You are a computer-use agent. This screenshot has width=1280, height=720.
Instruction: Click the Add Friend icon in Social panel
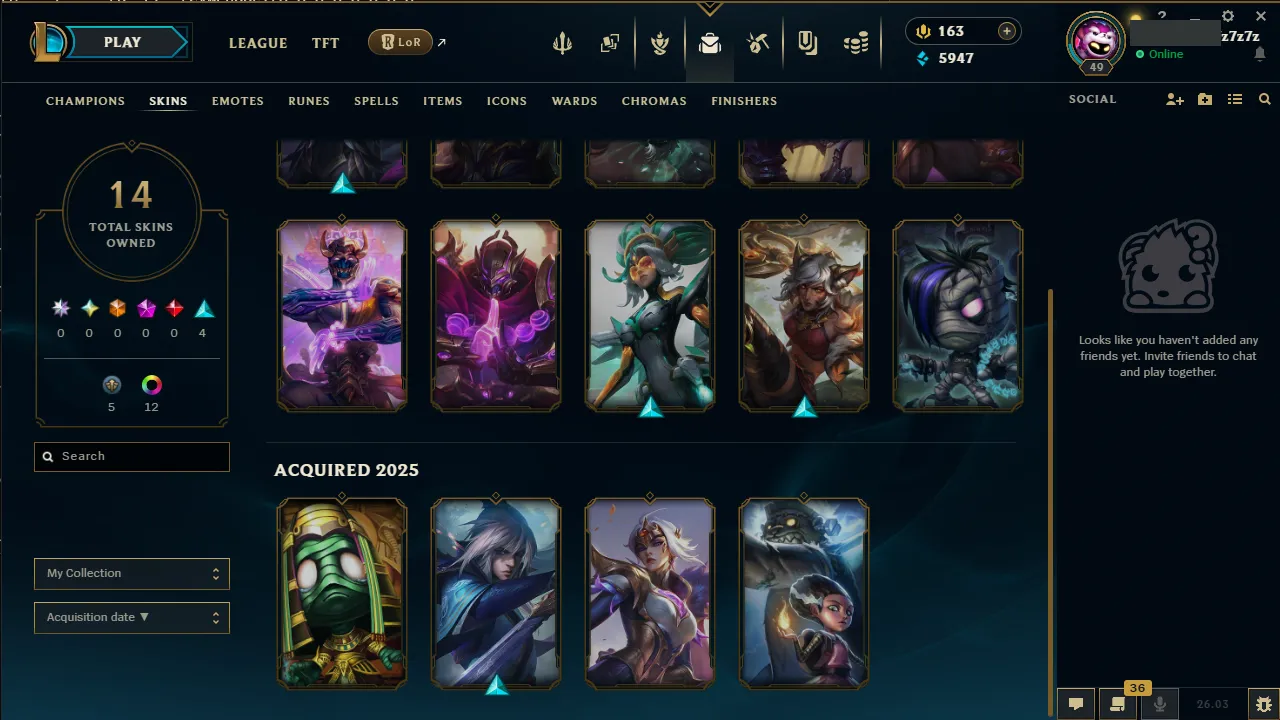click(x=1175, y=99)
